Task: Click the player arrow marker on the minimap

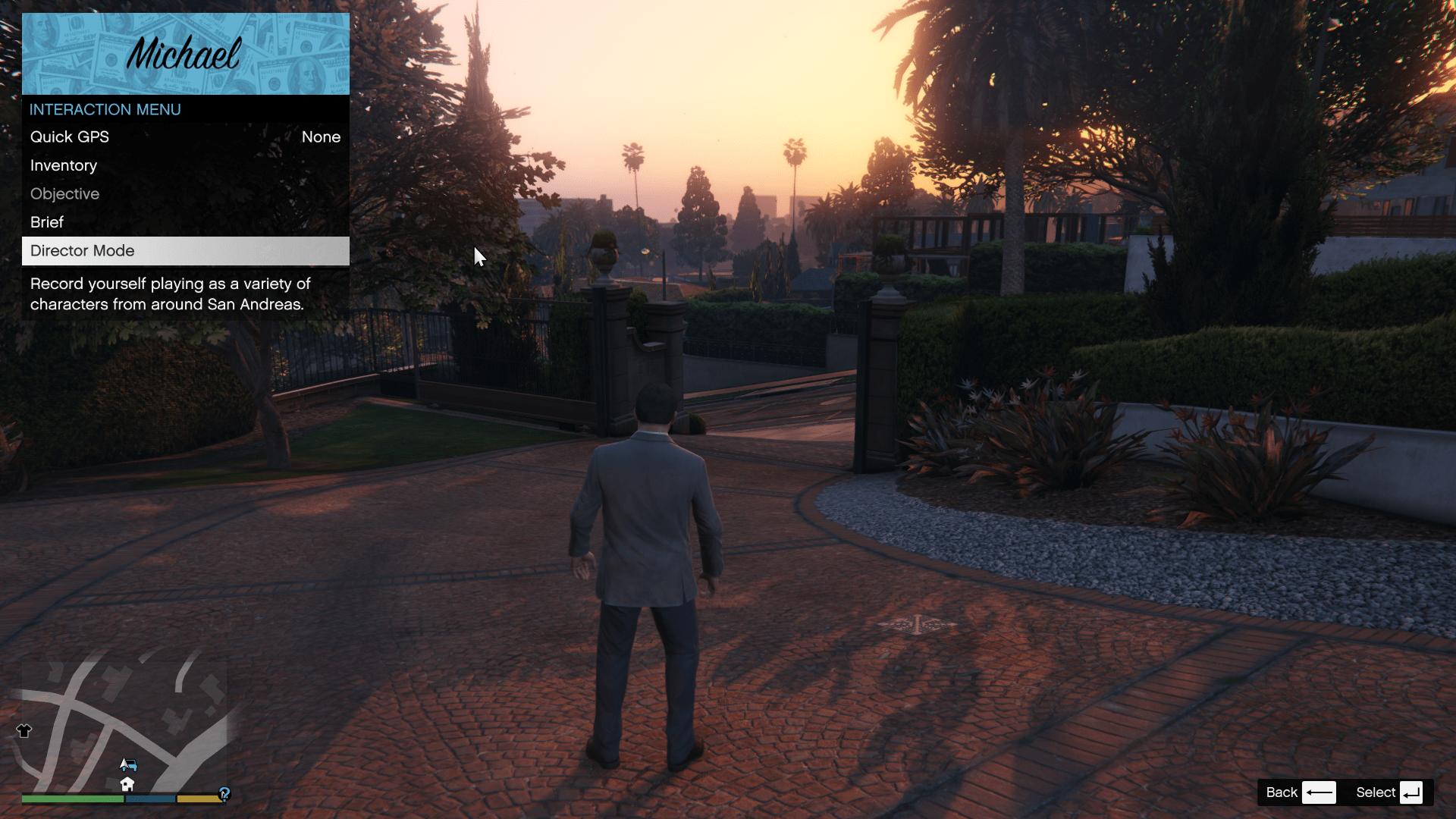Action: [x=124, y=764]
